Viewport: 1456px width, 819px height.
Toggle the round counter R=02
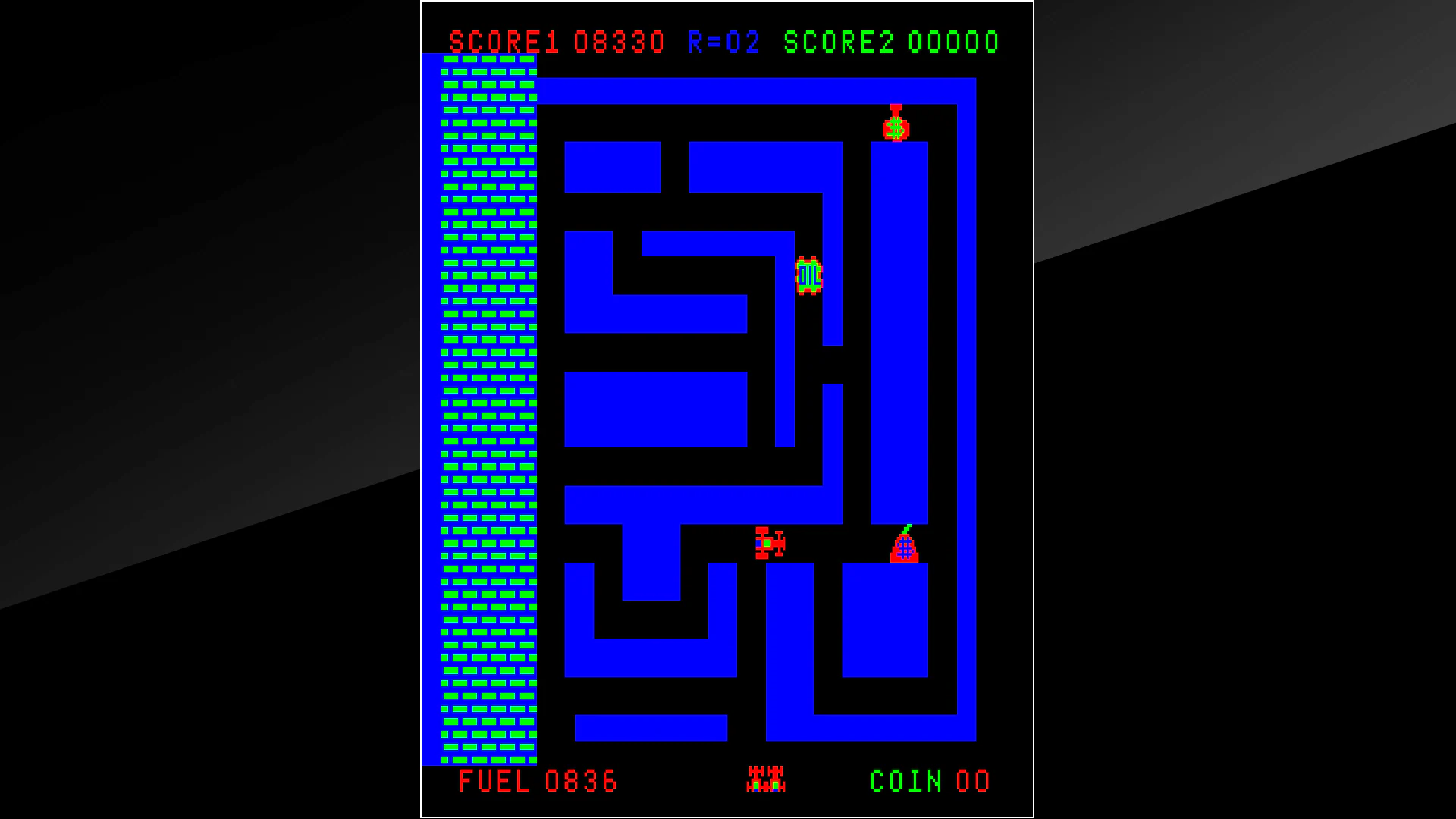pyautogui.click(x=722, y=42)
